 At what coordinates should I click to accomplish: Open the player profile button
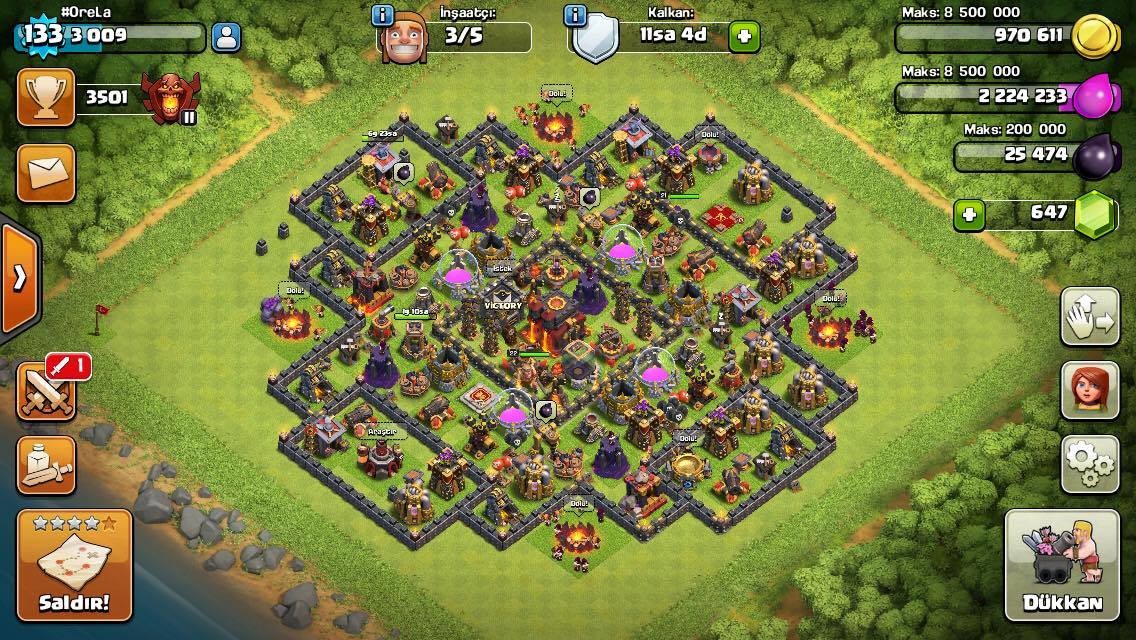pos(227,38)
